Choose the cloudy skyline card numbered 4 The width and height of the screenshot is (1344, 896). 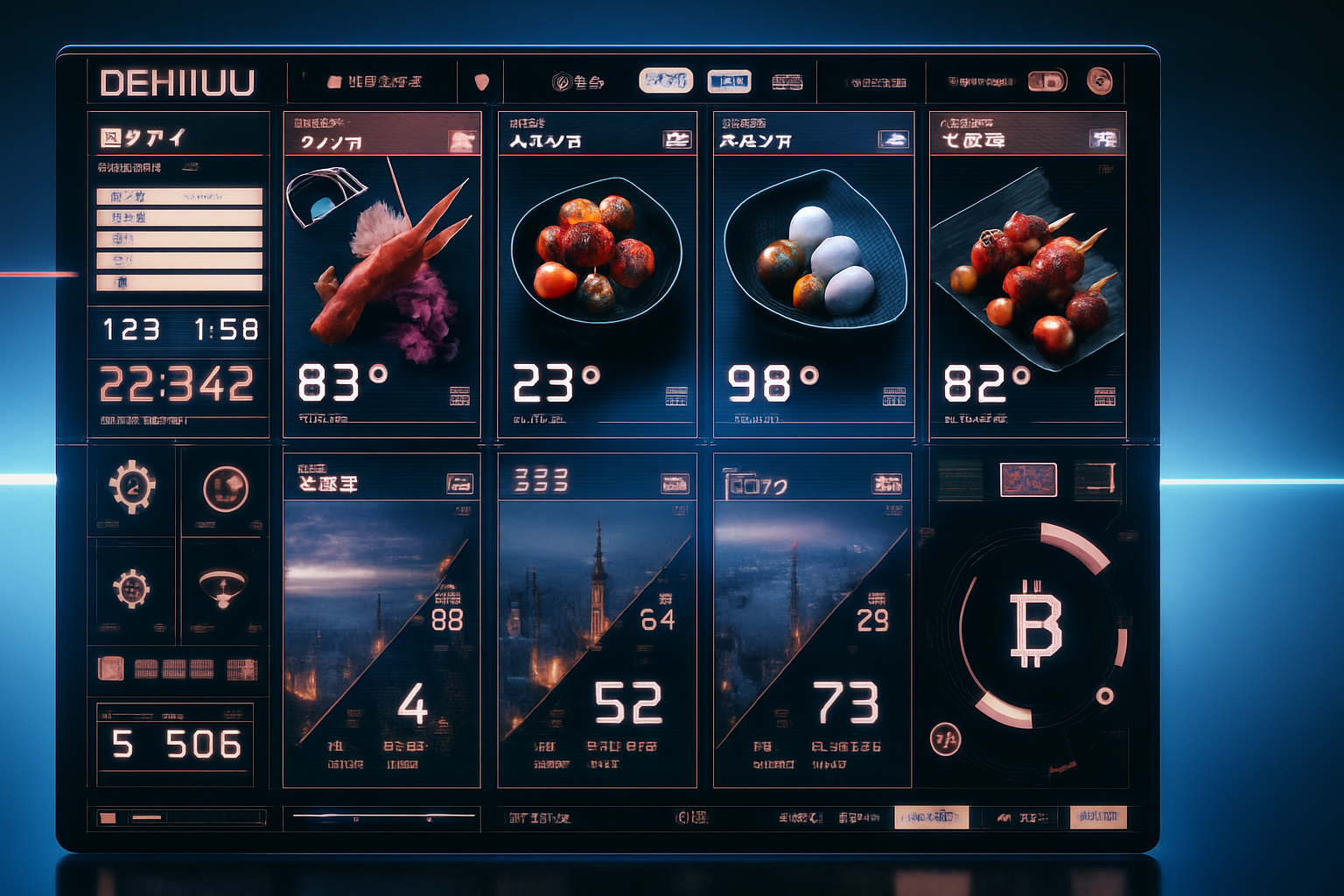(x=381, y=619)
